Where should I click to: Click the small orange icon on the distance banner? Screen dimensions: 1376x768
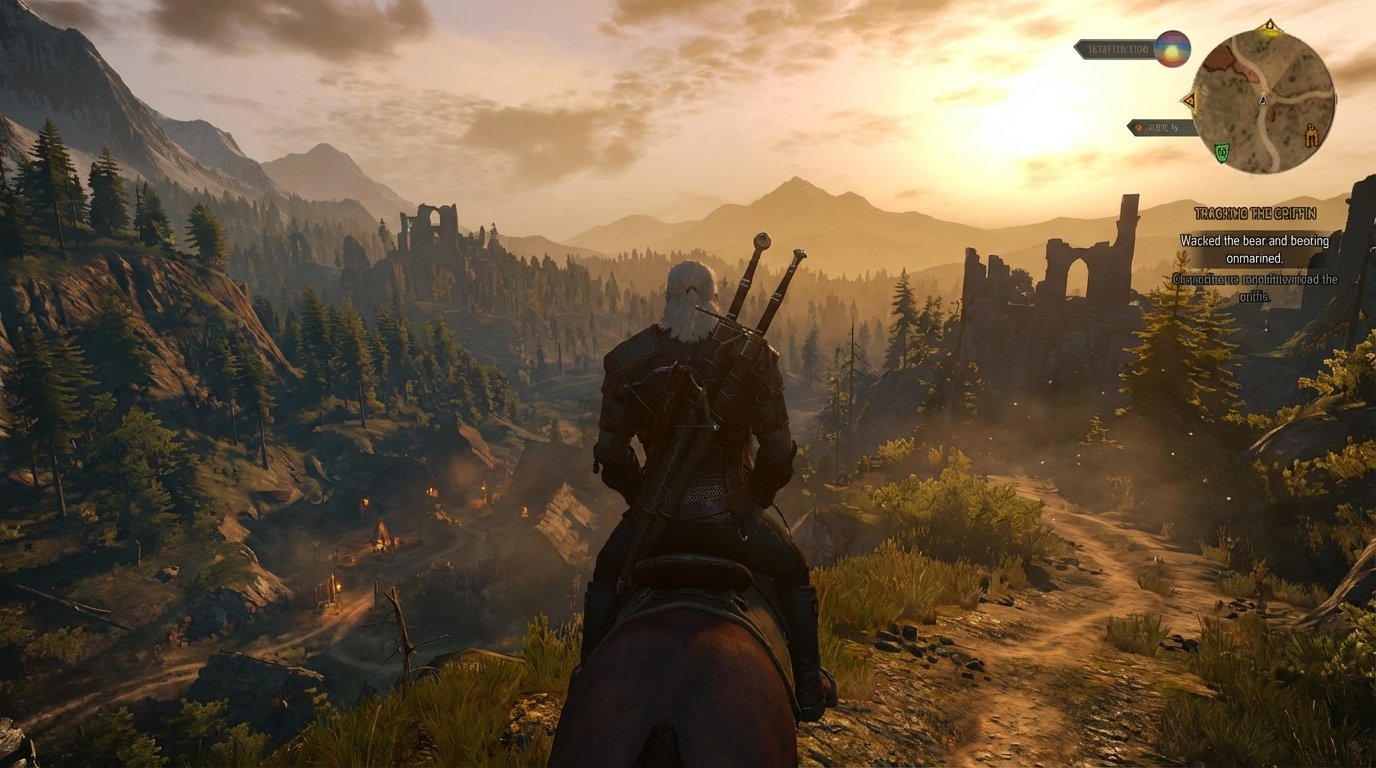[x=1140, y=127]
